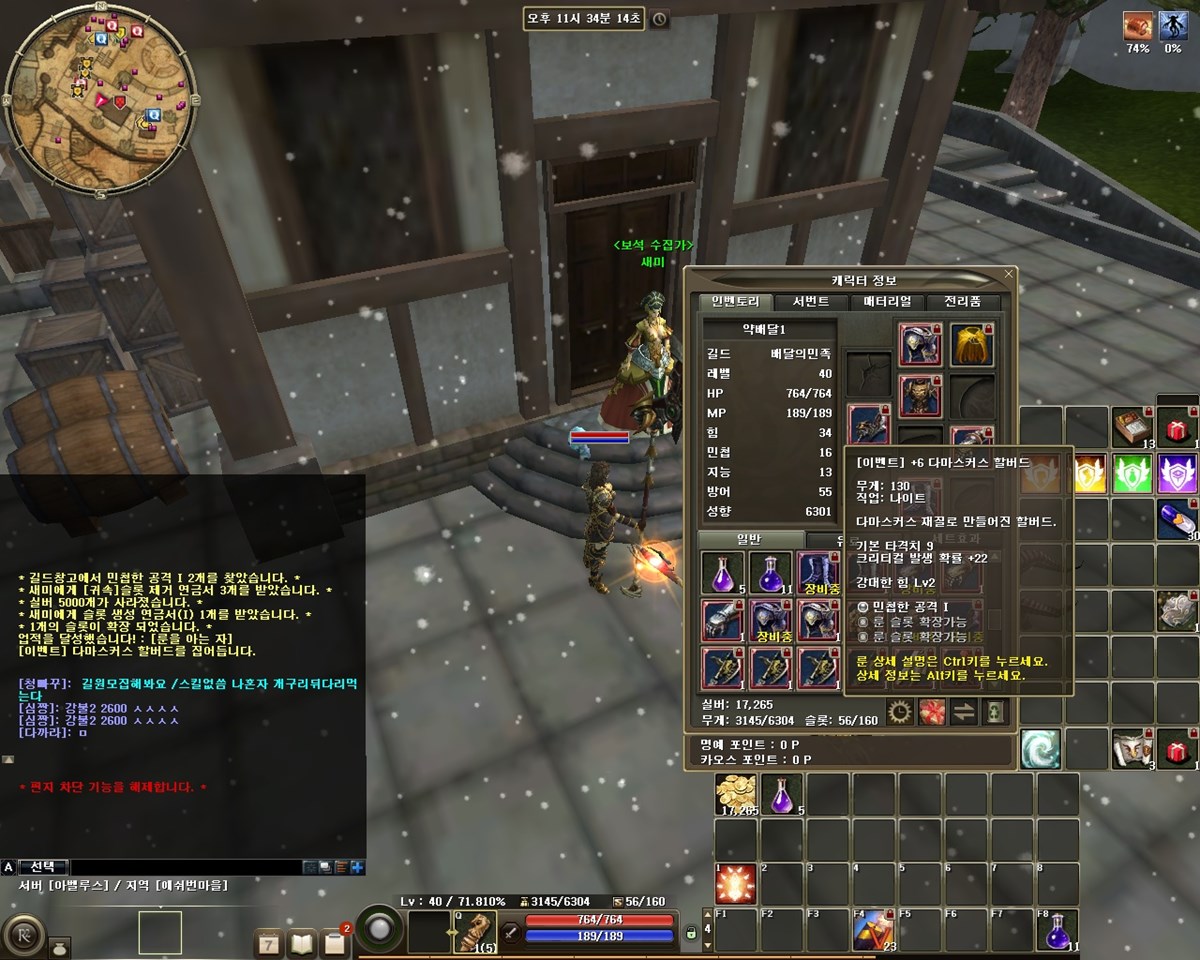This screenshot has width=1200, height=960.
Task: Open the 매터리얼 tab
Action: [x=887, y=301]
